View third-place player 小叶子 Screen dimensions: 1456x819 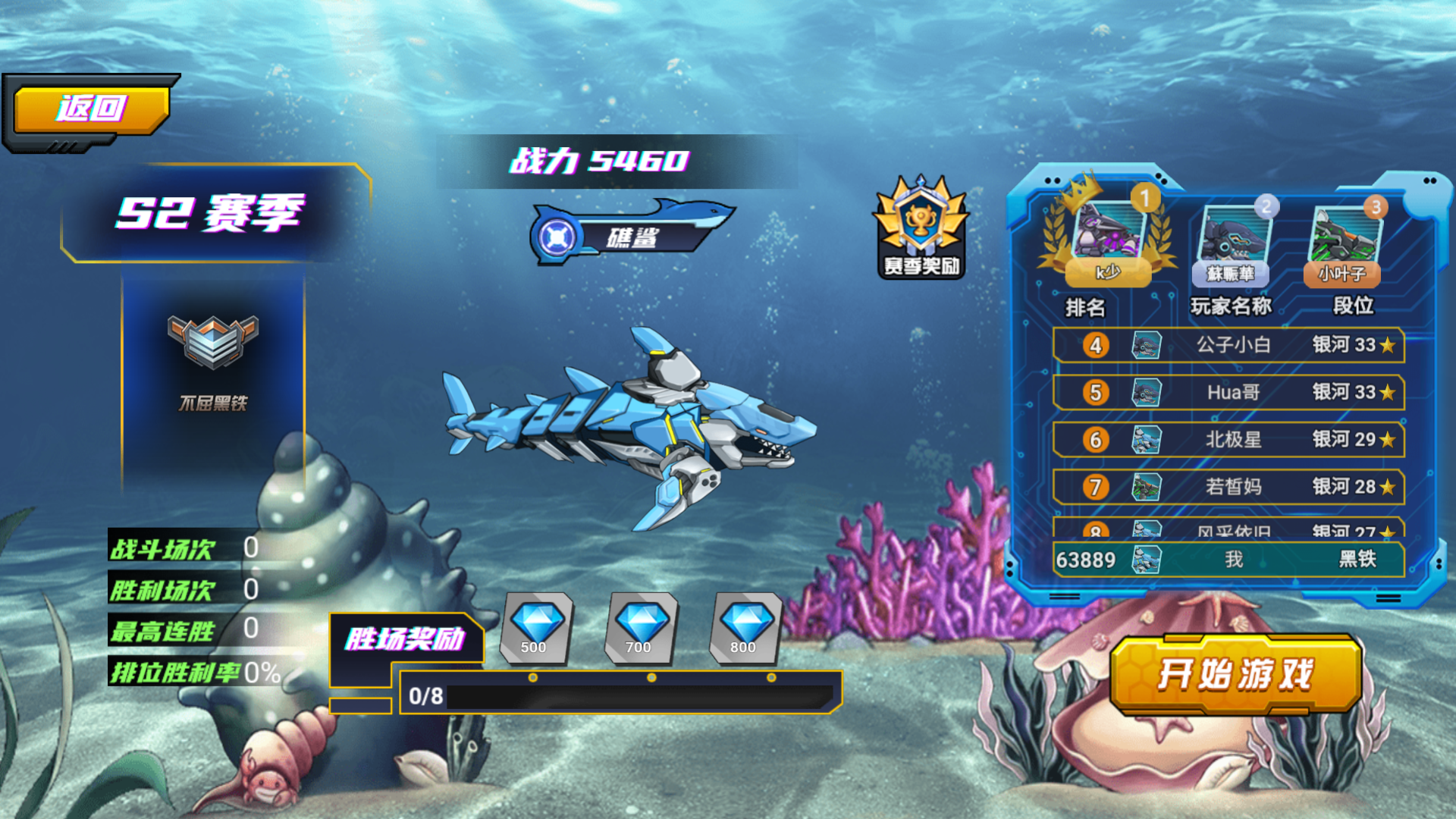(x=1343, y=243)
